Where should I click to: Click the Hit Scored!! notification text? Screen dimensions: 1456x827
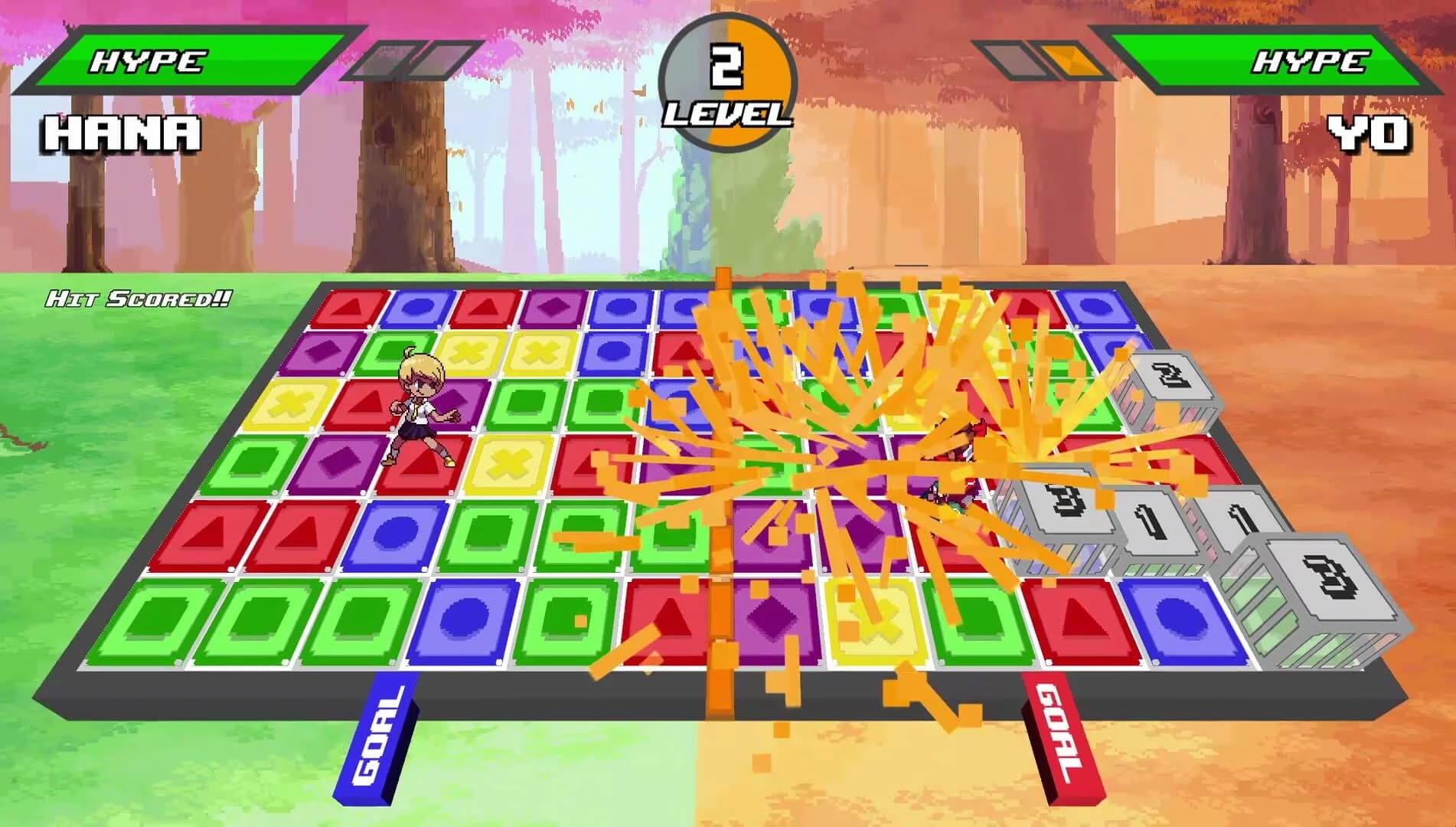click(136, 299)
